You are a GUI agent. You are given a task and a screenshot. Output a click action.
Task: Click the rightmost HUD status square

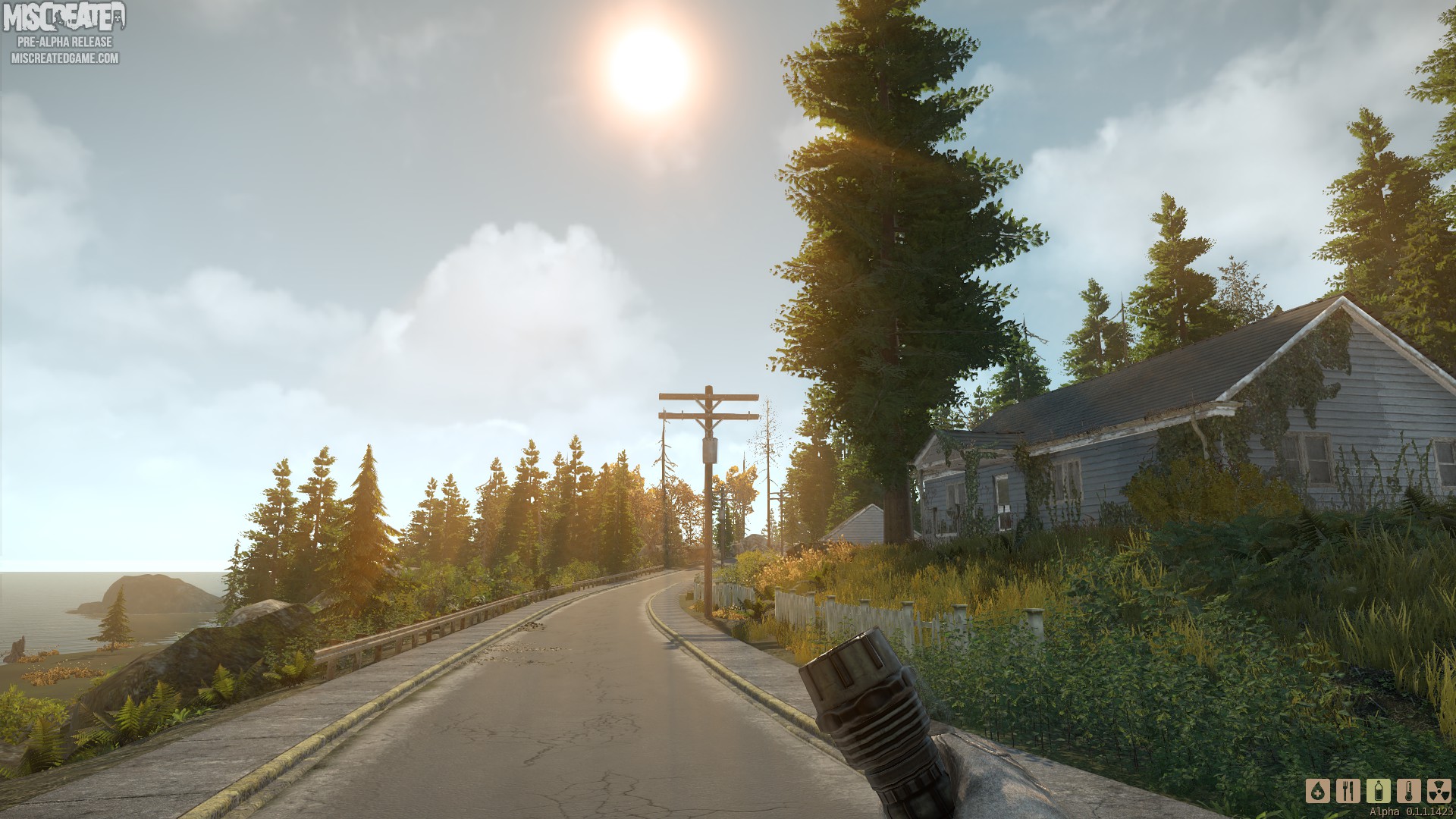pyautogui.click(x=1439, y=792)
